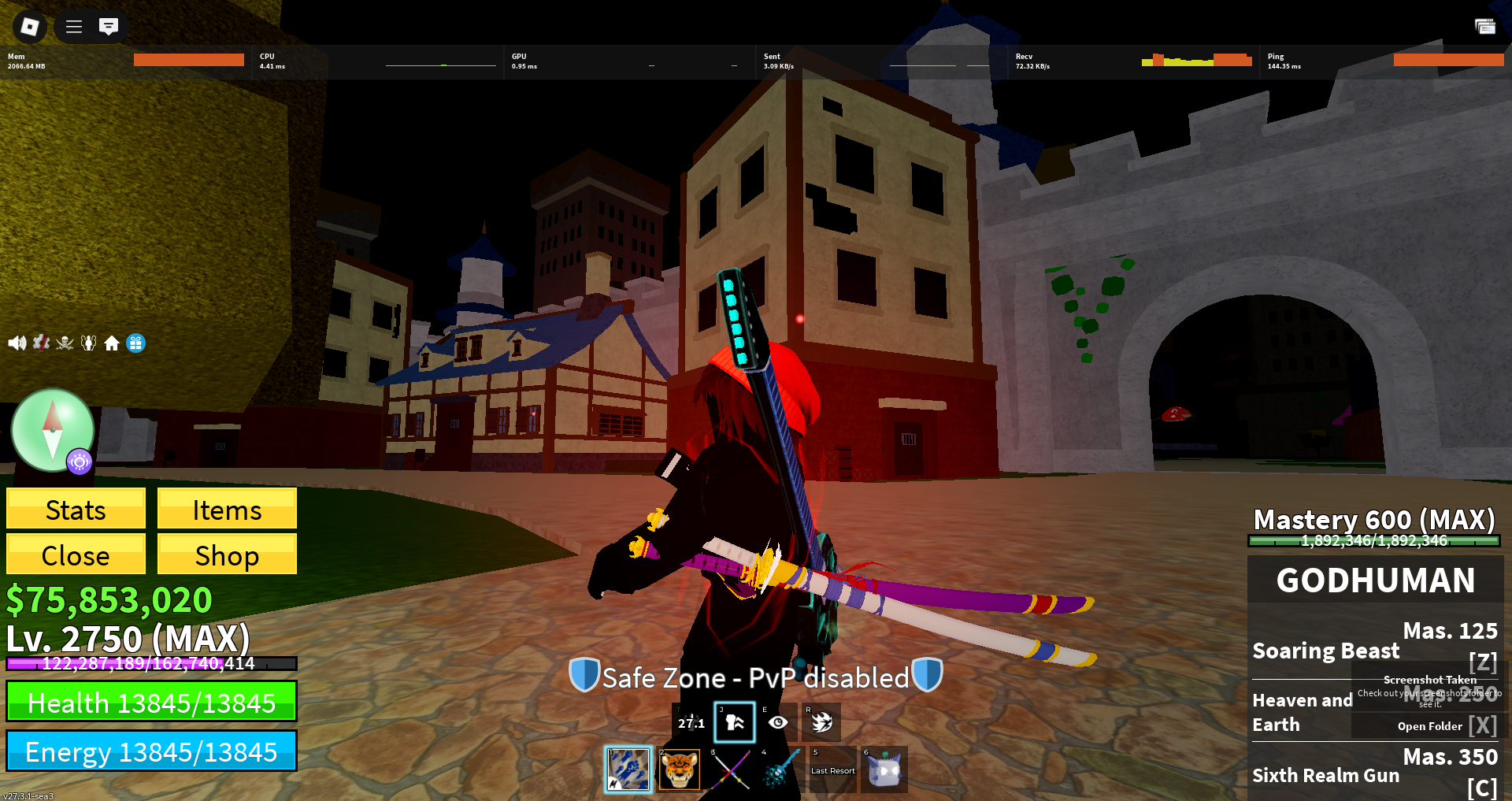Close the side menu

pyautogui.click(x=76, y=555)
